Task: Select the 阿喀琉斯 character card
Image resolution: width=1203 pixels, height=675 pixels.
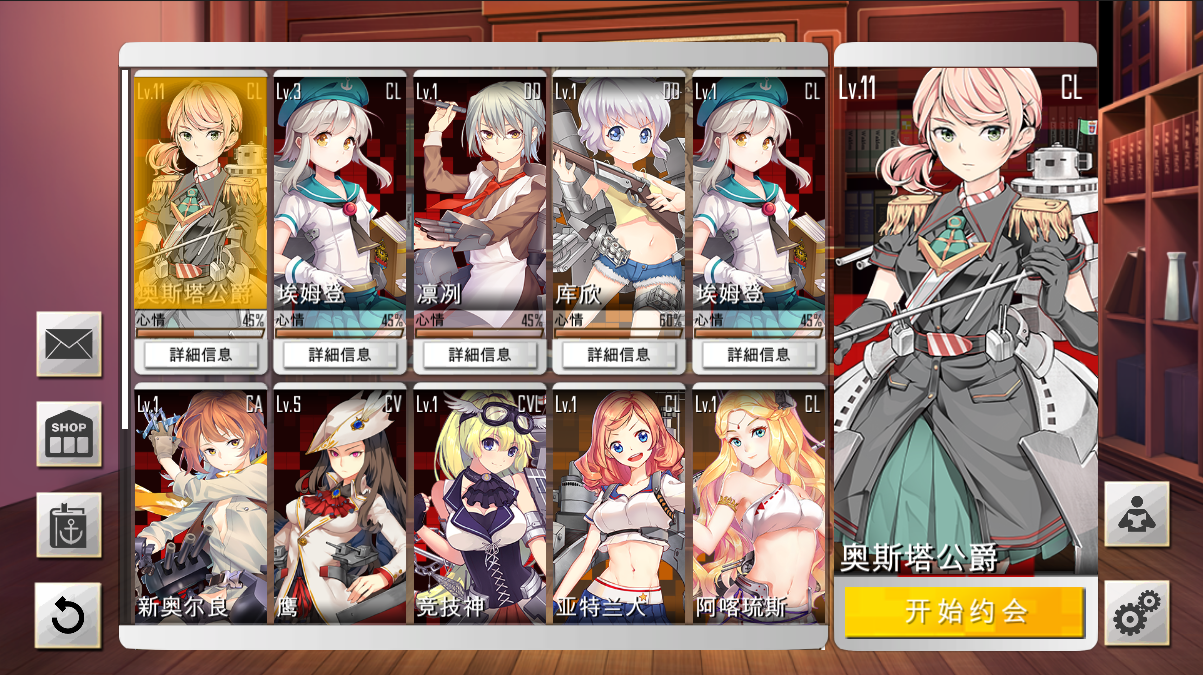Action: [759, 505]
